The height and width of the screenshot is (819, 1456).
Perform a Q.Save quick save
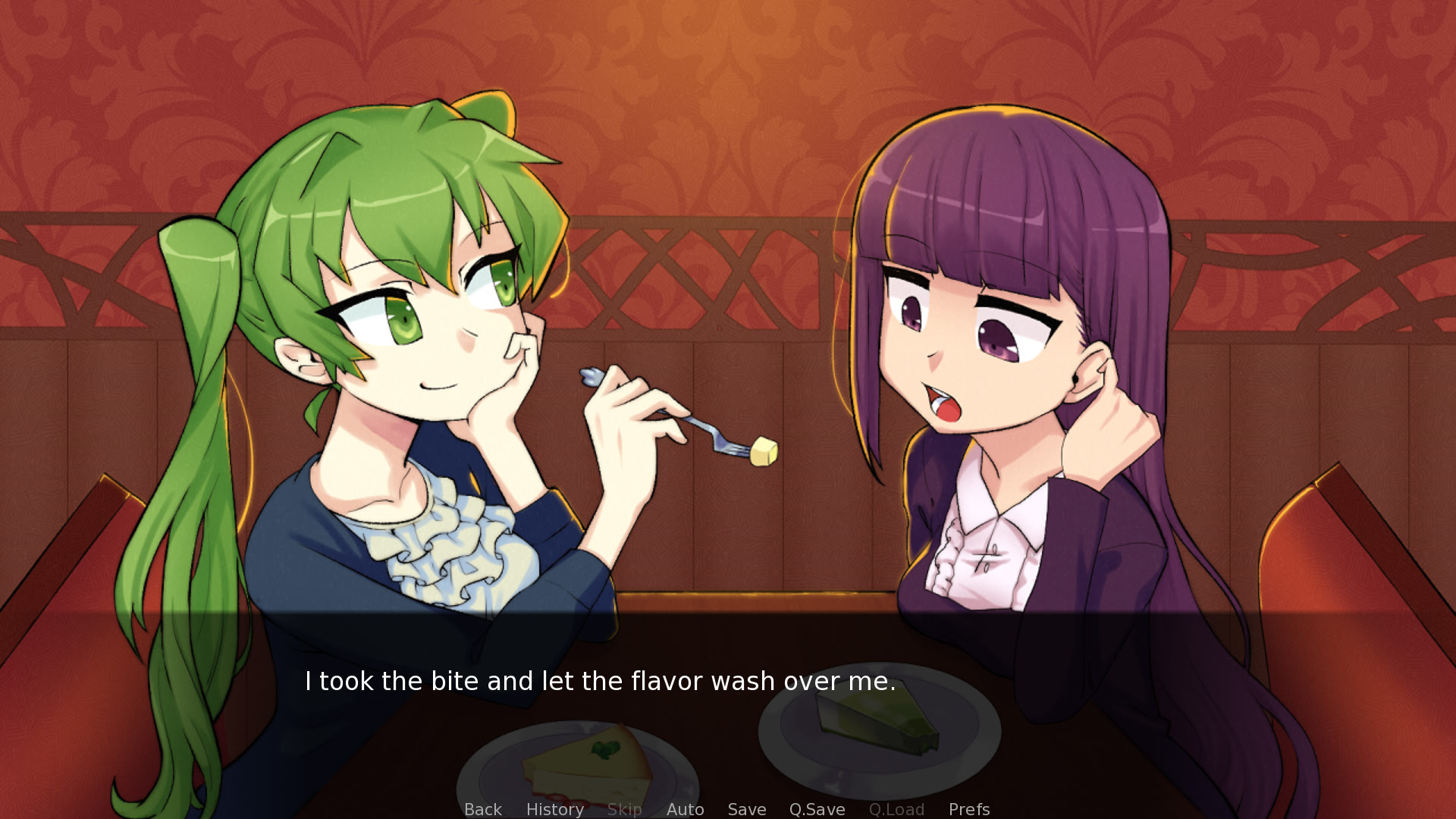tap(816, 809)
